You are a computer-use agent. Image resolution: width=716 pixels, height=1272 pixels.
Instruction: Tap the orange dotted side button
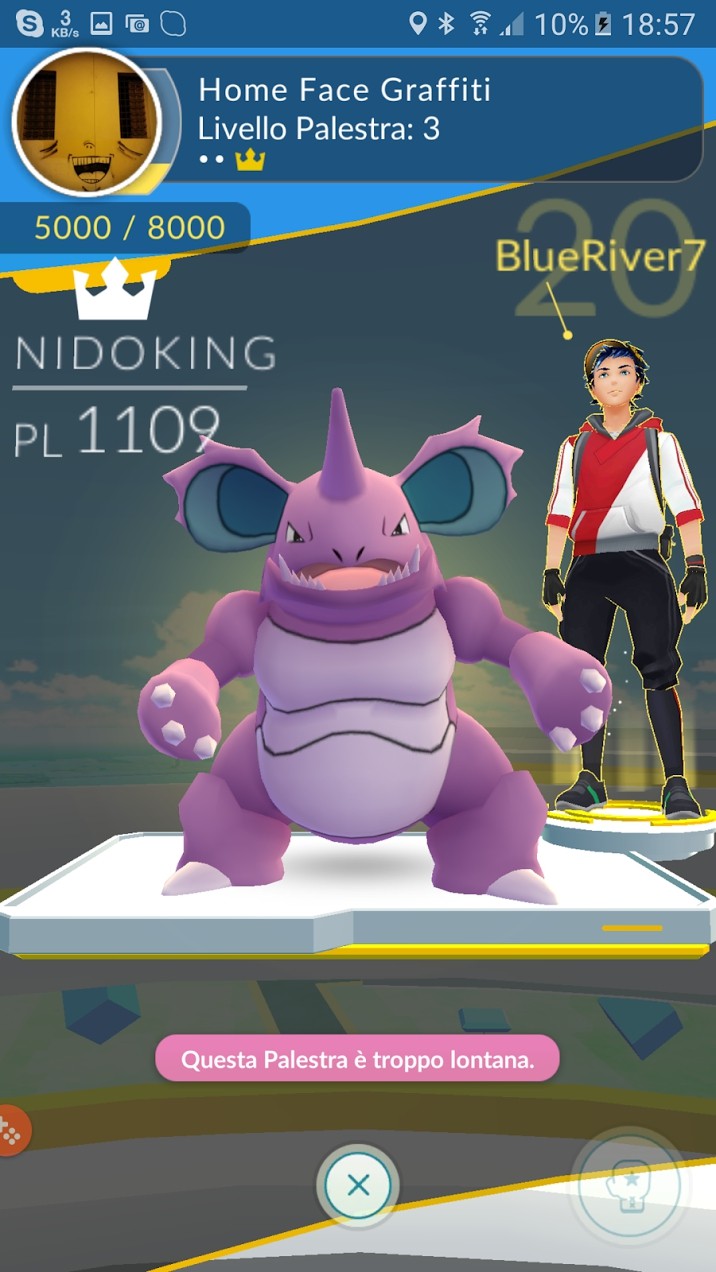tap(13, 1130)
